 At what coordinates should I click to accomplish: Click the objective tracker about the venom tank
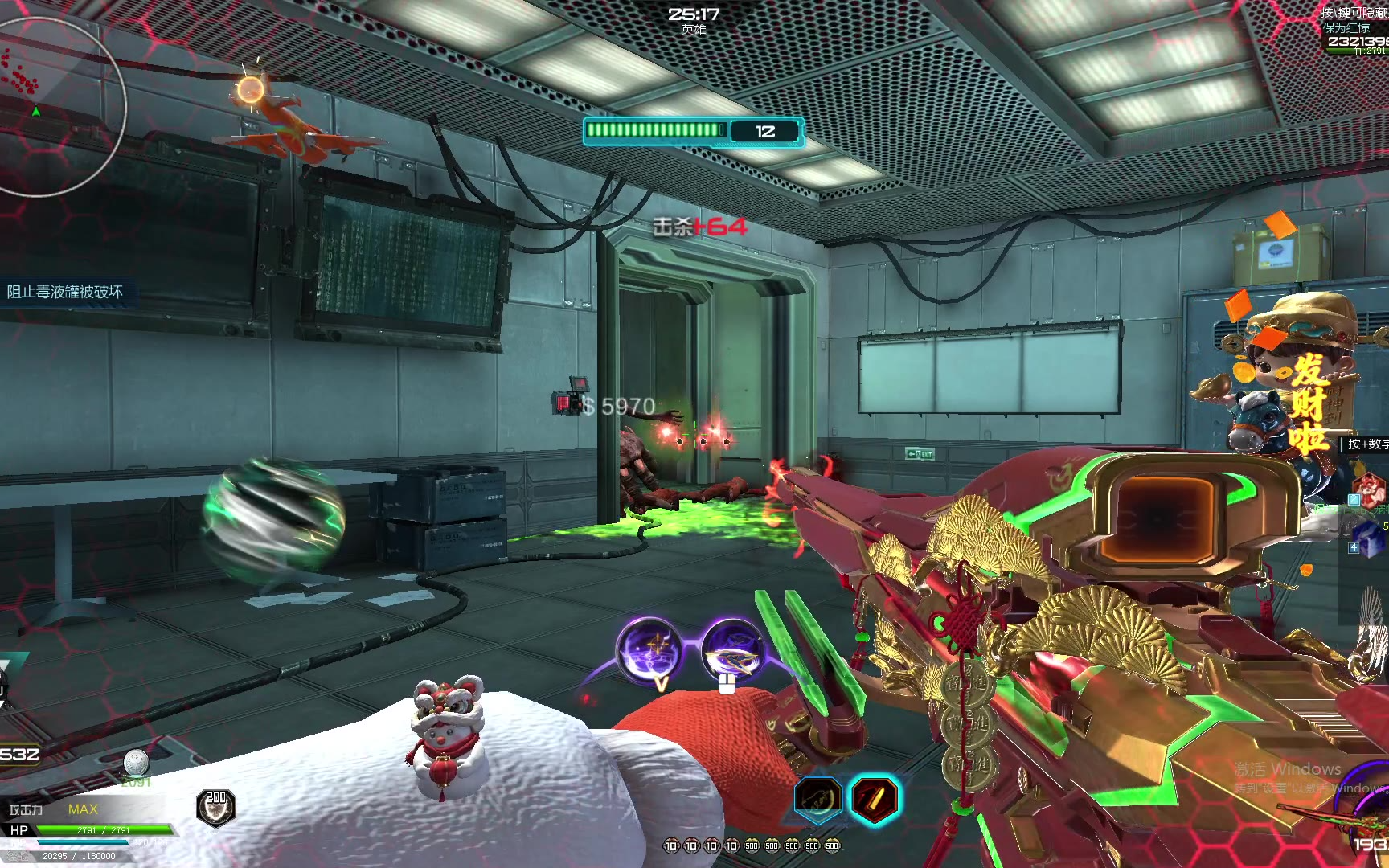(66, 292)
